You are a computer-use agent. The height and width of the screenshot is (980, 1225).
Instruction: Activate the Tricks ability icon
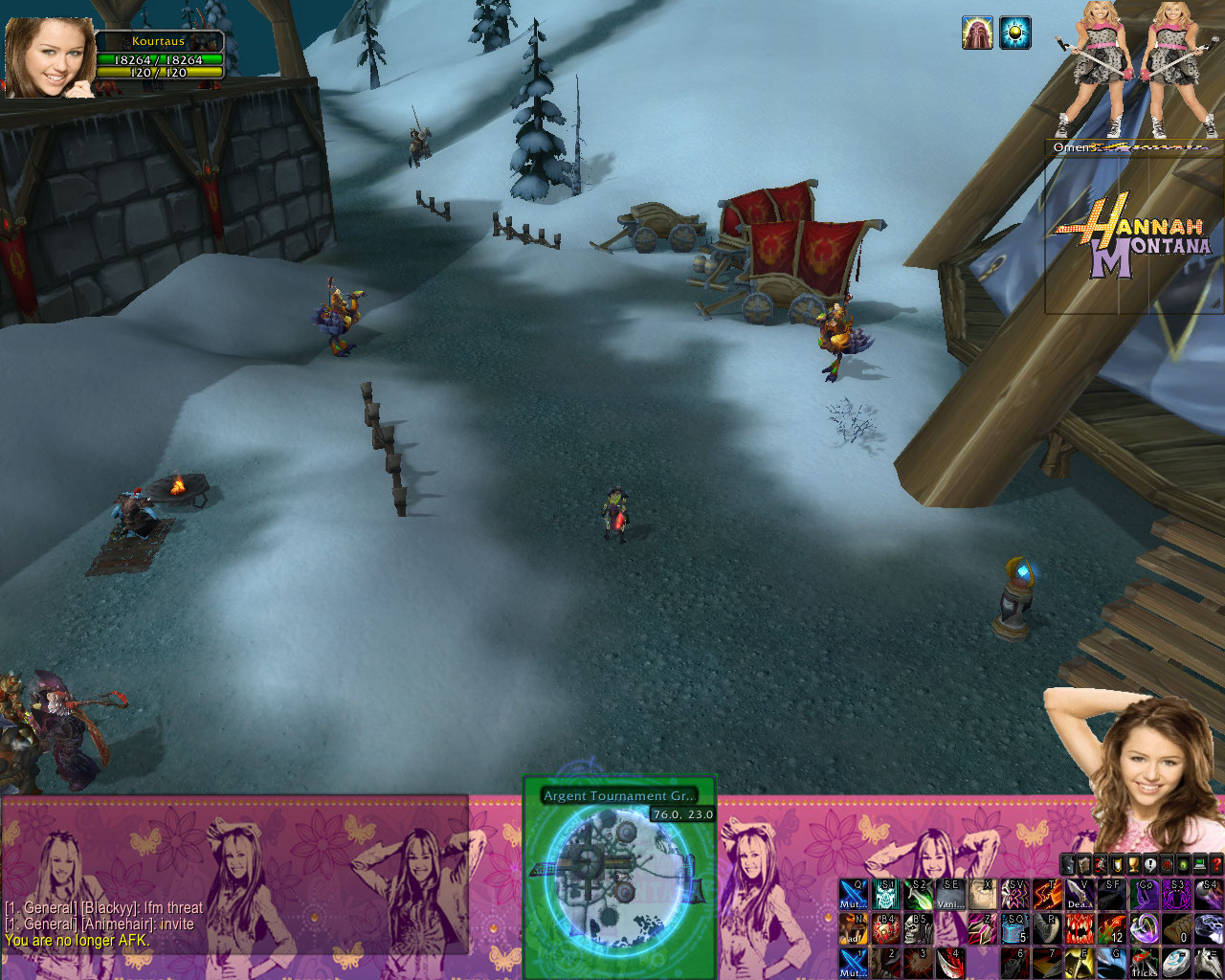tap(1145, 962)
